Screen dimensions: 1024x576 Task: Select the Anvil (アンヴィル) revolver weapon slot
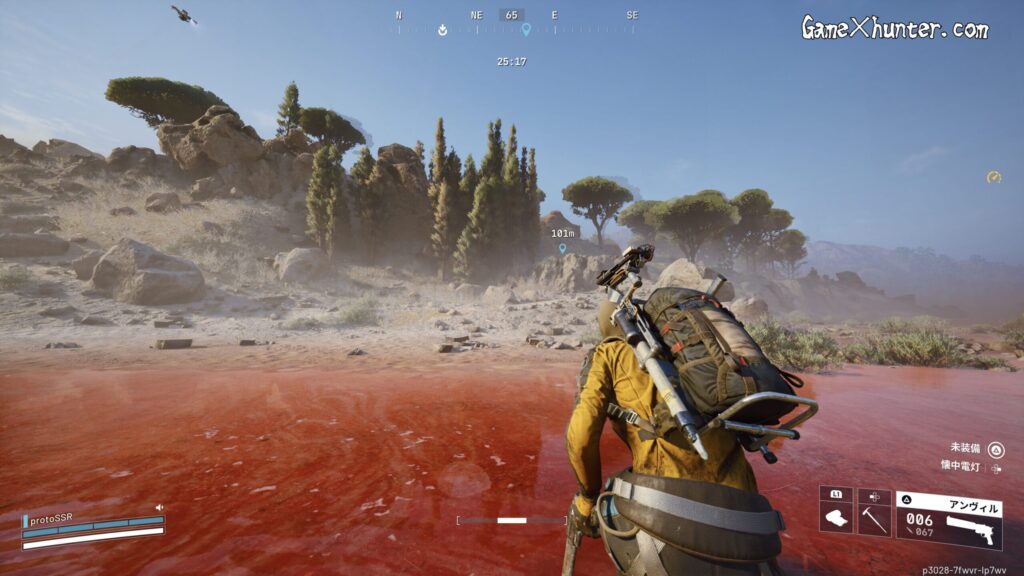pos(948,520)
